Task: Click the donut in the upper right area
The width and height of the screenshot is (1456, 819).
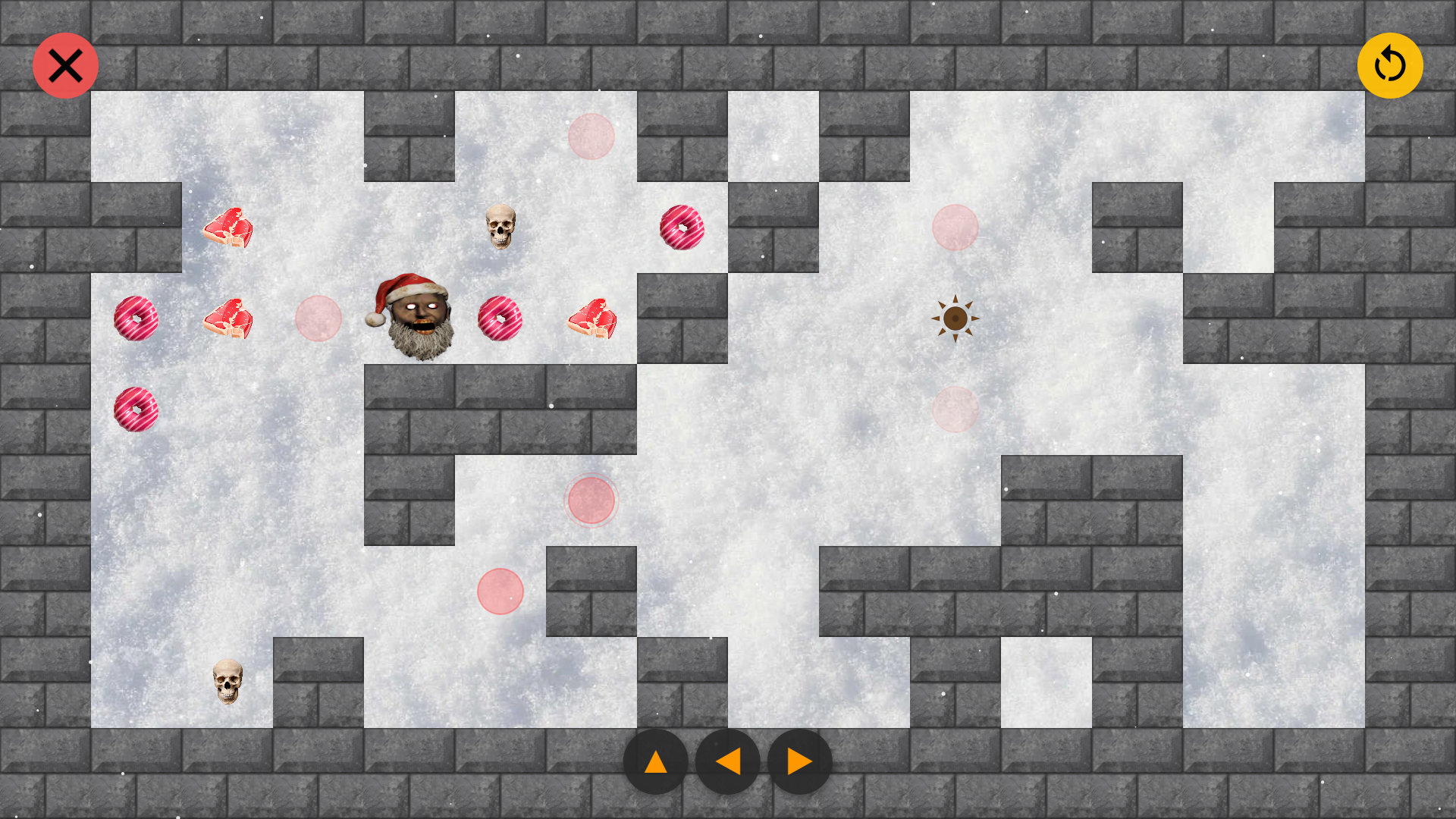Action: [681, 227]
